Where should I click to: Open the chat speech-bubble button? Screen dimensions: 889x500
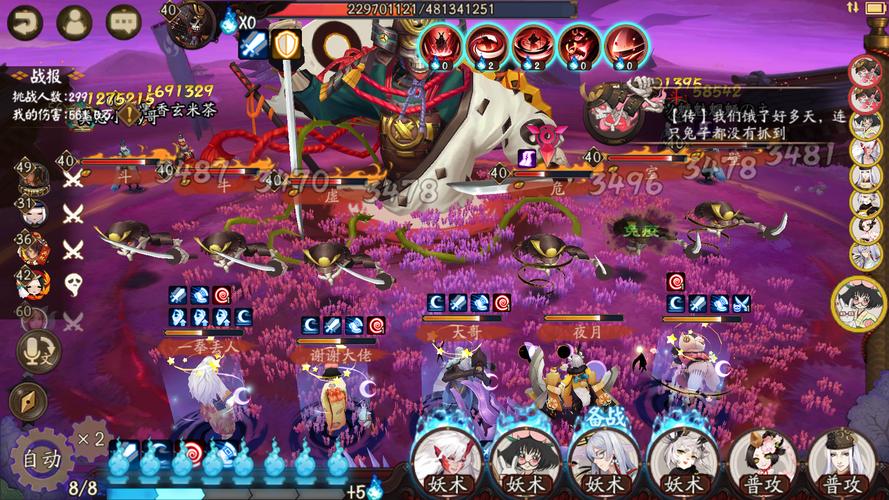tap(124, 21)
